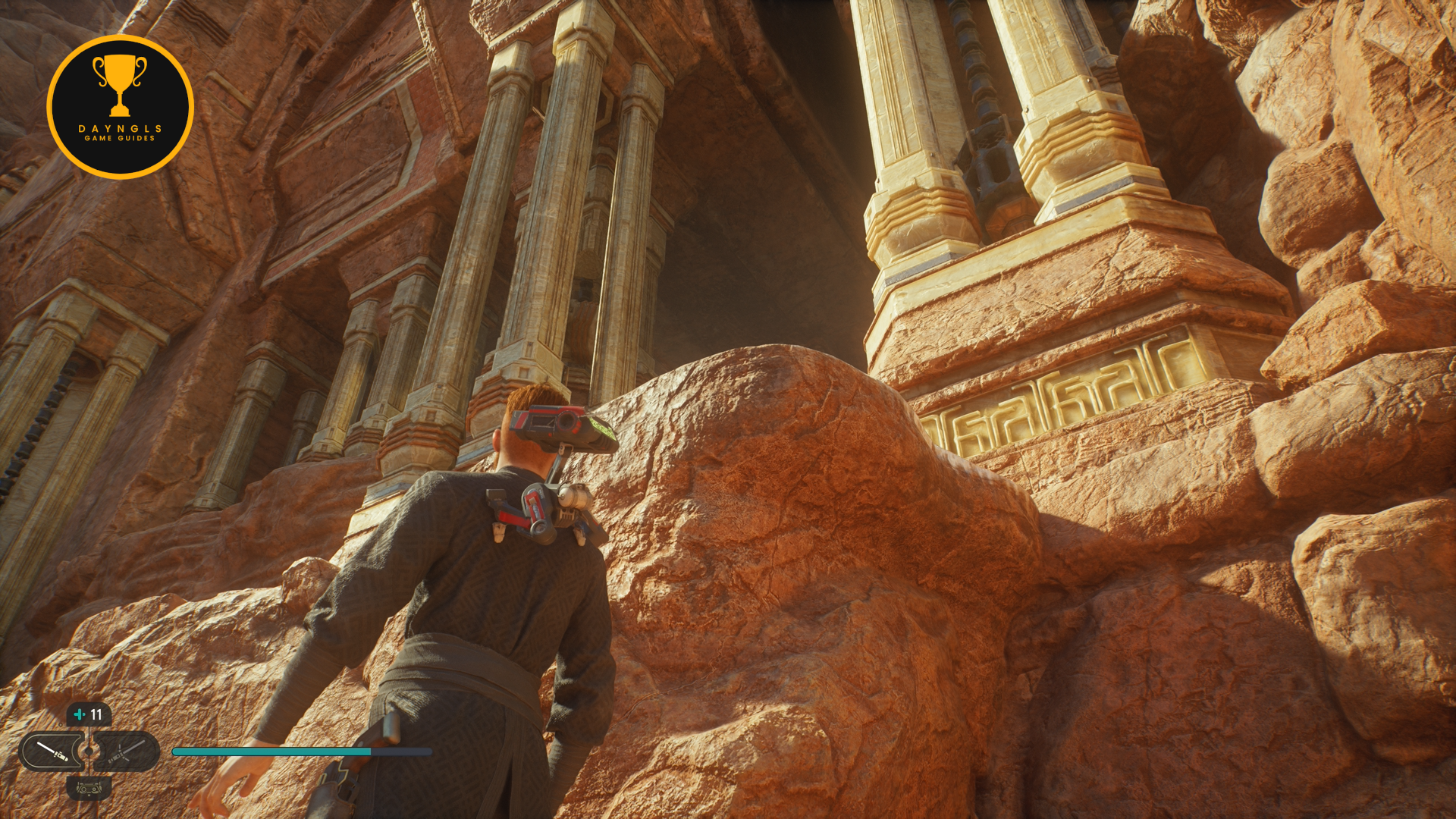The width and height of the screenshot is (1456, 819).
Task: Activate the BD-1 droid icon
Action: pos(89,788)
